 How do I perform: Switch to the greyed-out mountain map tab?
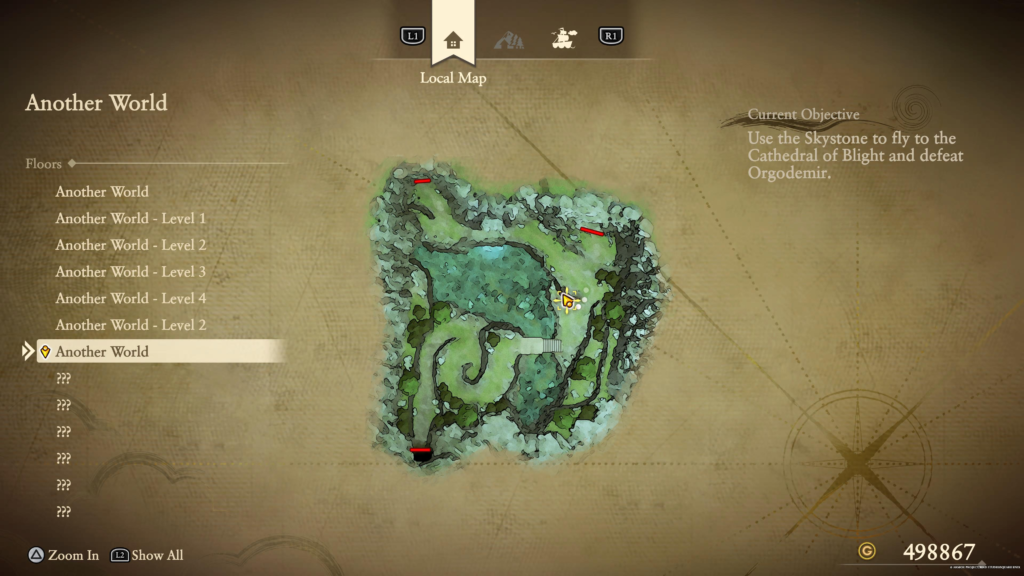(508, 40)
